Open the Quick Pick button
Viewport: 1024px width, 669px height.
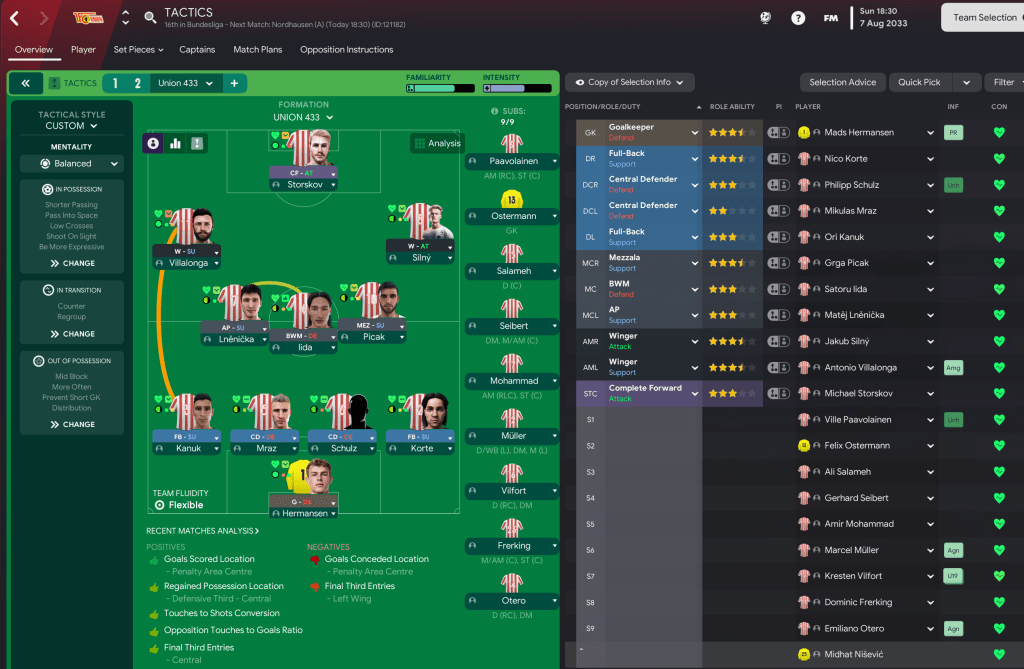pos(934,82)
